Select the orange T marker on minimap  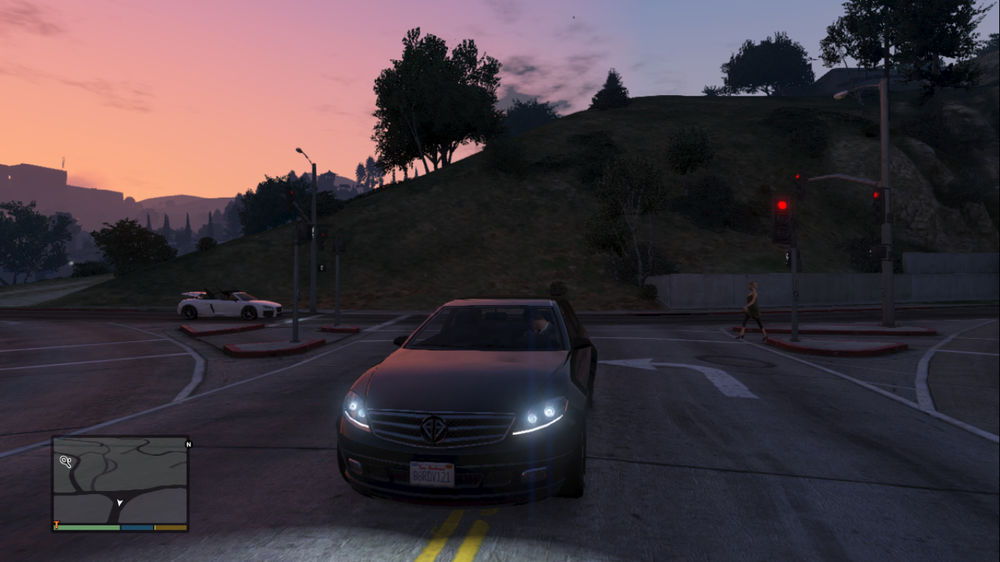pos(57,525)
